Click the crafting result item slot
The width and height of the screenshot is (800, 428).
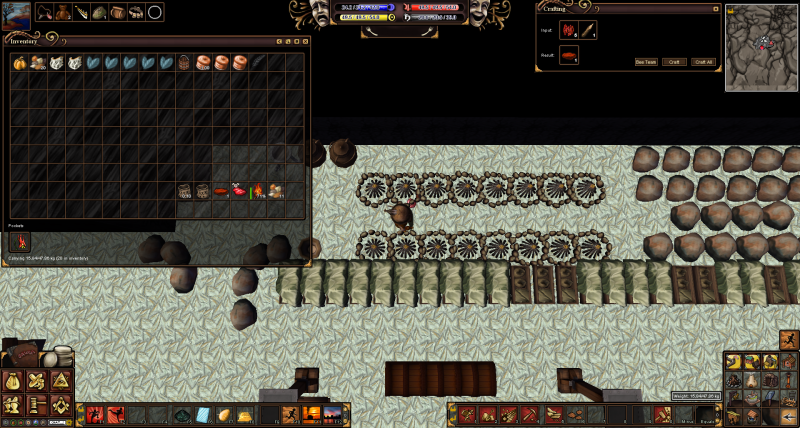point(569,55)
